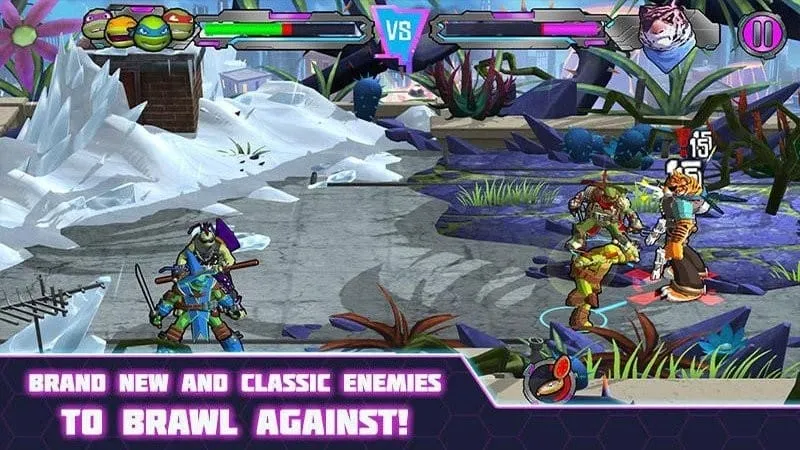The height and width of the screenshot is (450, 800).
Task: Select Donatello's purple-masked portrait
Action: pyautogui.click(x=97, y=22)
